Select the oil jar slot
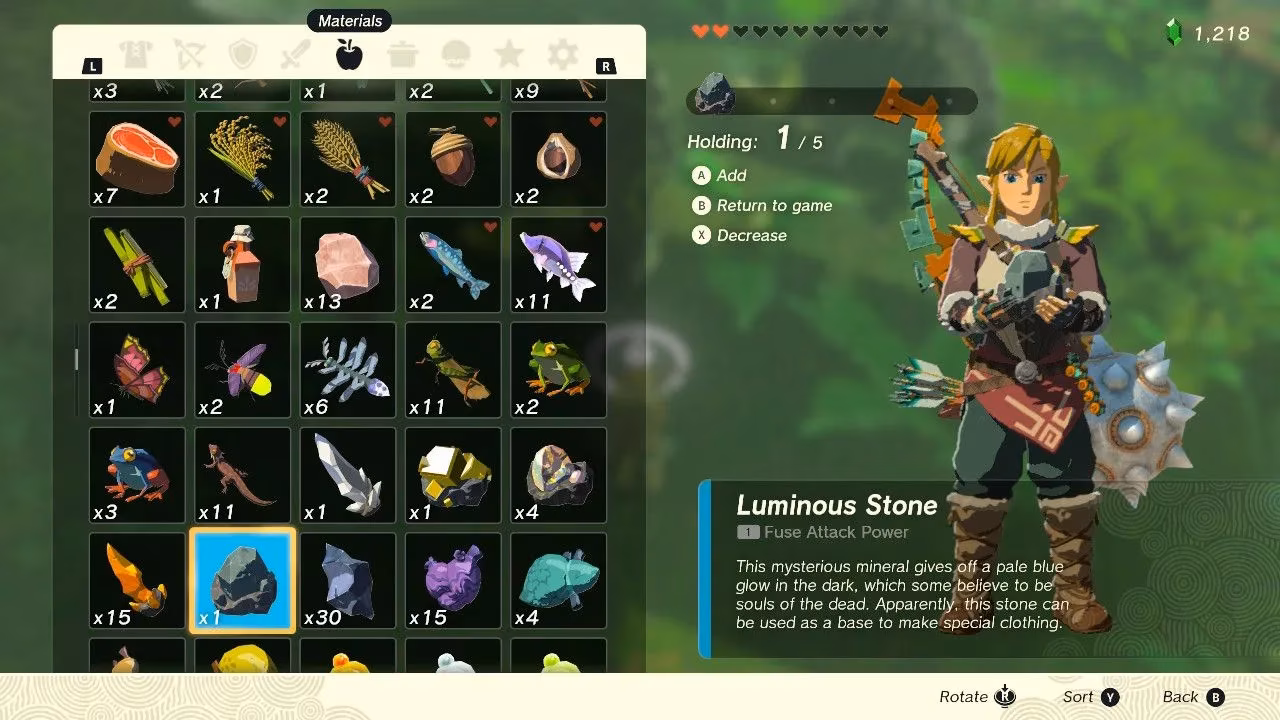Viewport: 1280px width, 720px height. coord(242,265)
